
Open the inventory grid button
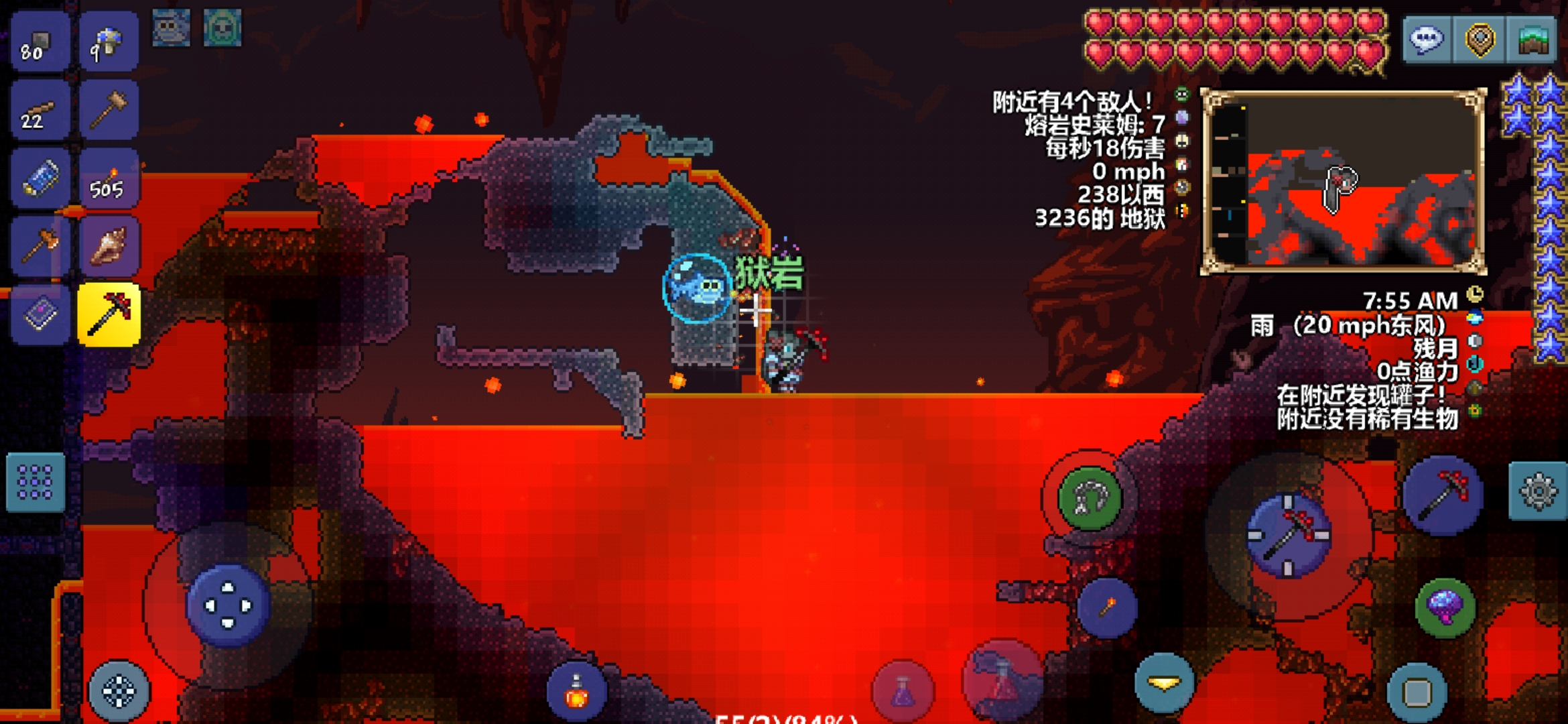pyautogui.click(x=36, y=483)
